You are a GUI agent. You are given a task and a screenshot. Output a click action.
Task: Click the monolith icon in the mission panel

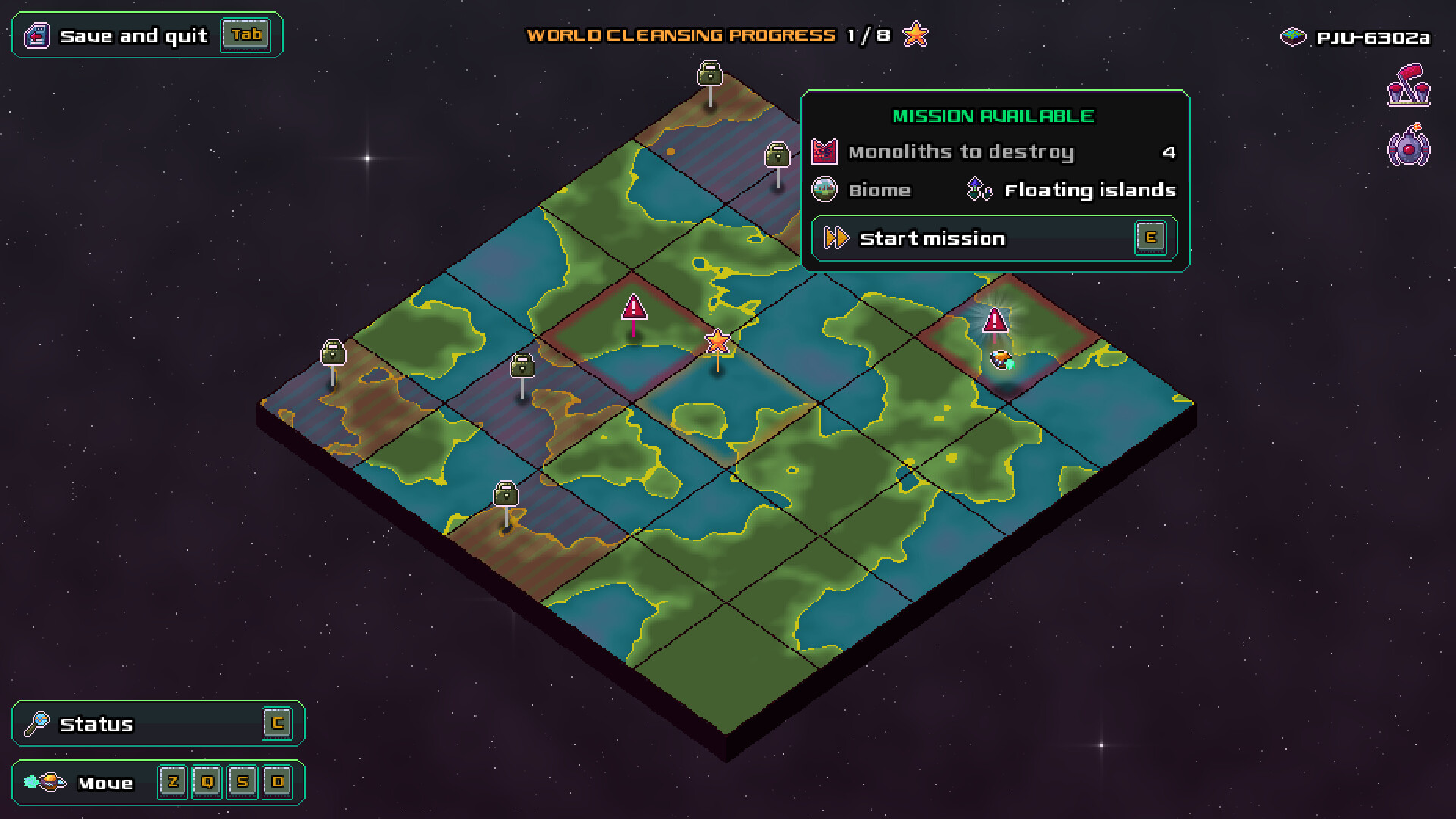(x=825, y=151)
